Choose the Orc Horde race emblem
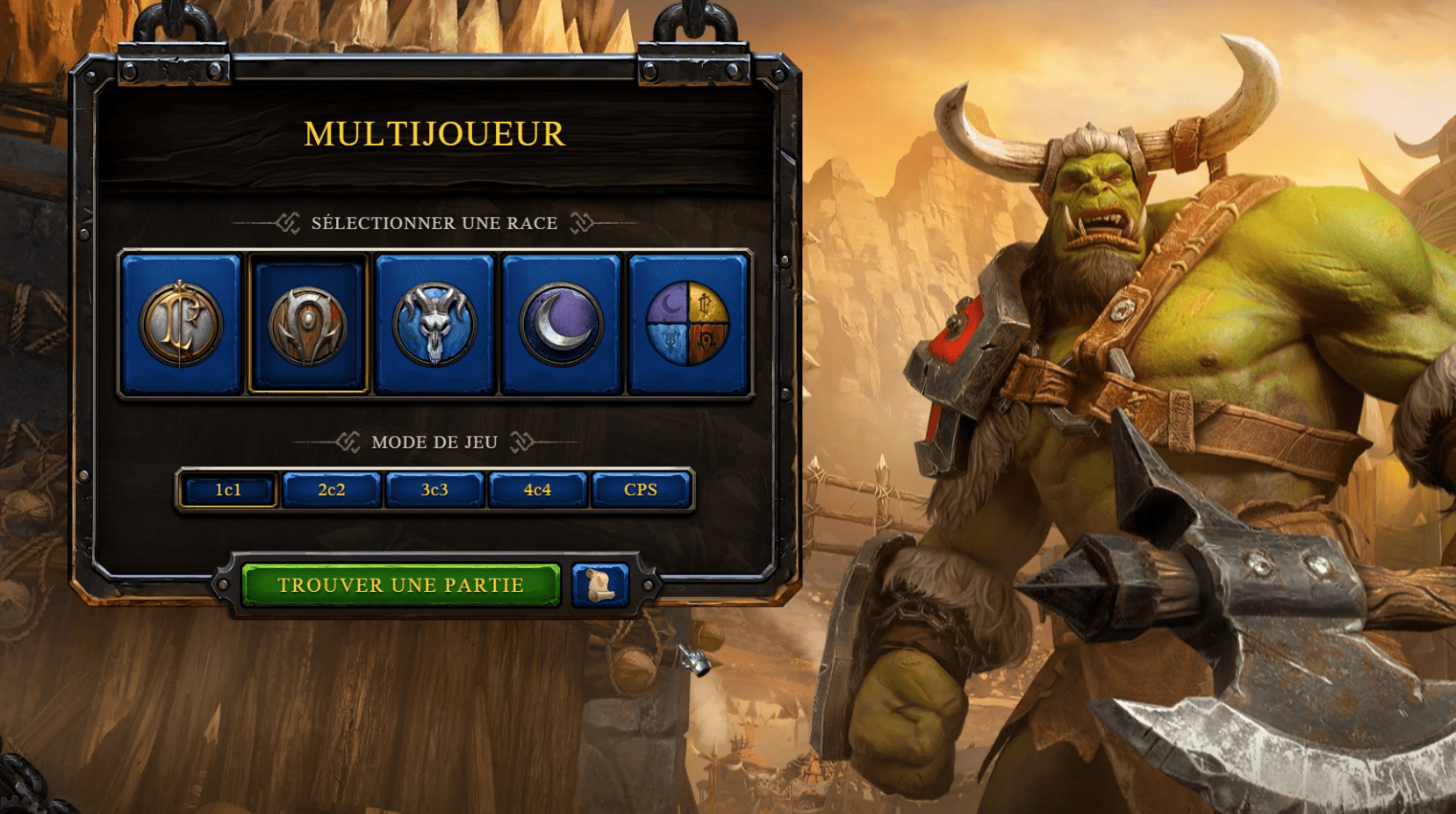 308,324
